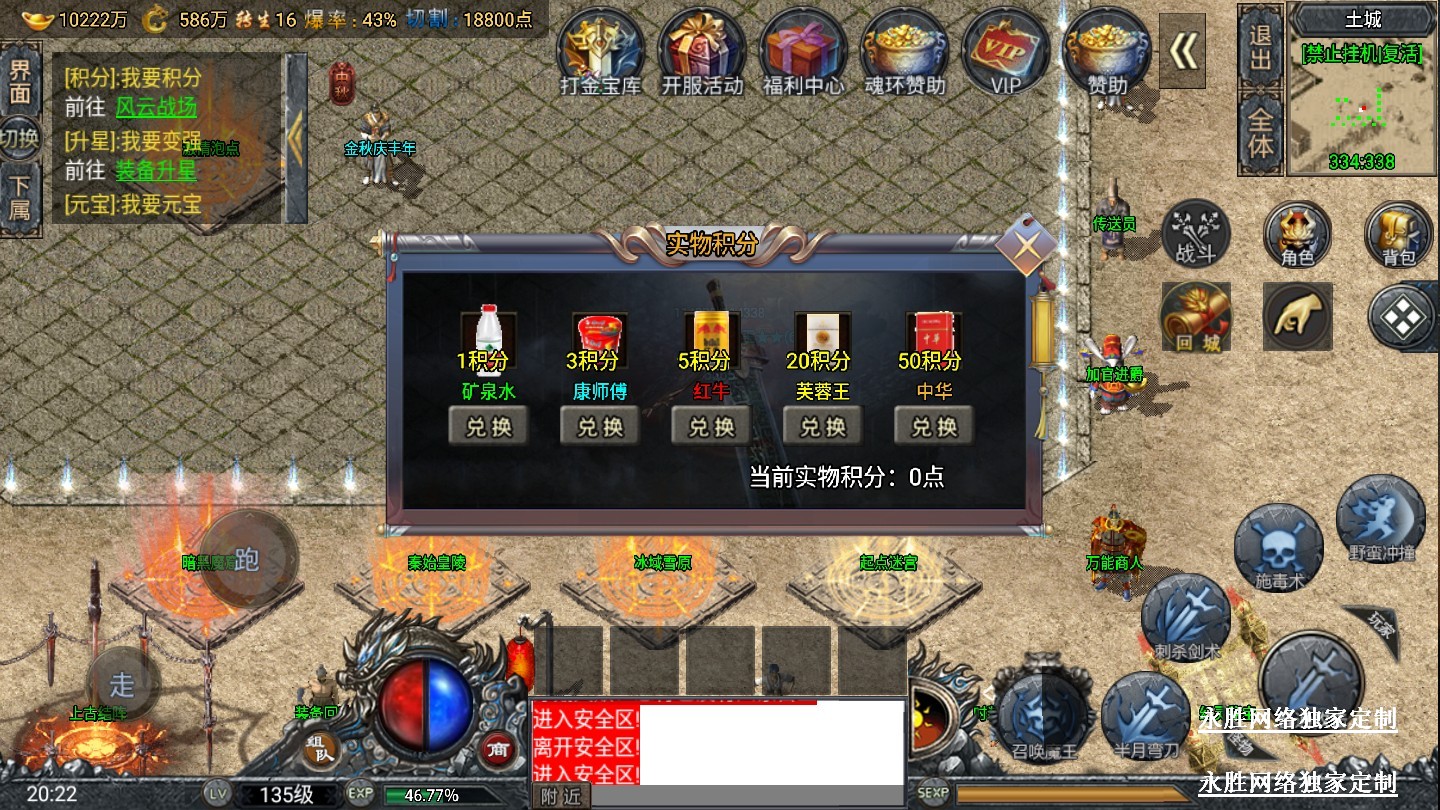Use the 回城 return scroll
Image resolution: width=1440 pixels, height=810 pixels.
click(1196, 318)
